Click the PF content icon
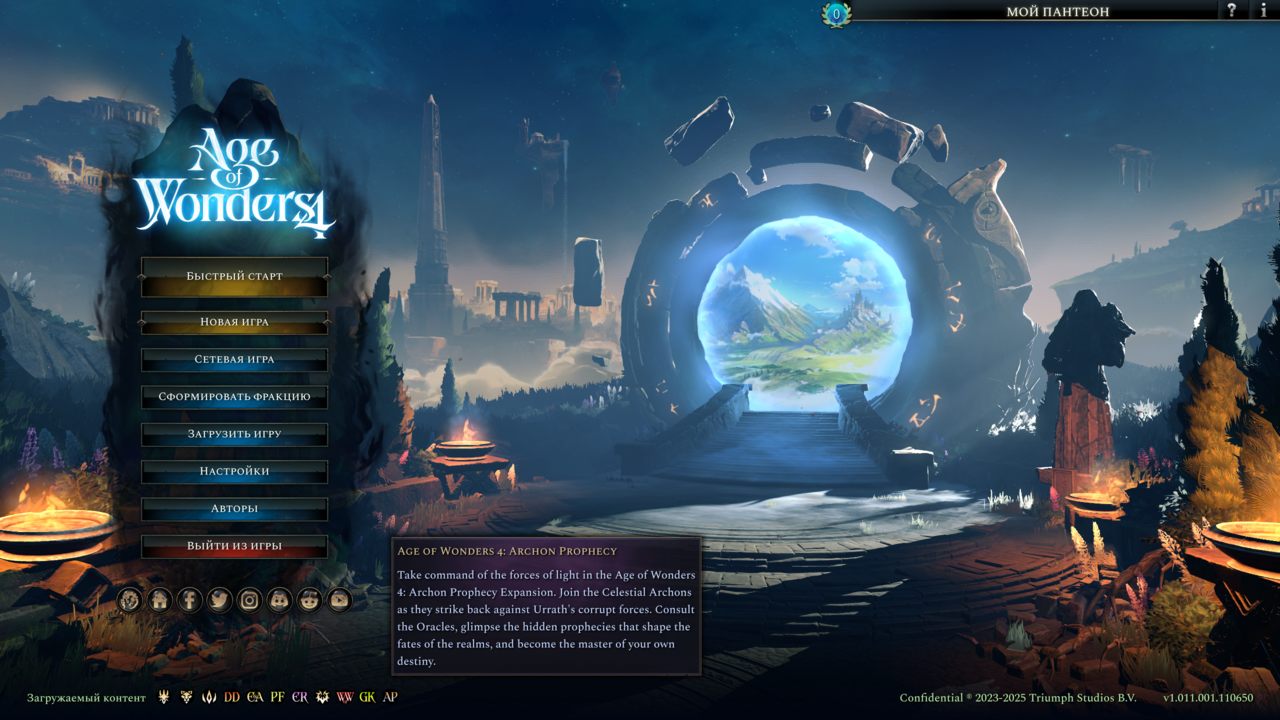 [x=277, y=697]
